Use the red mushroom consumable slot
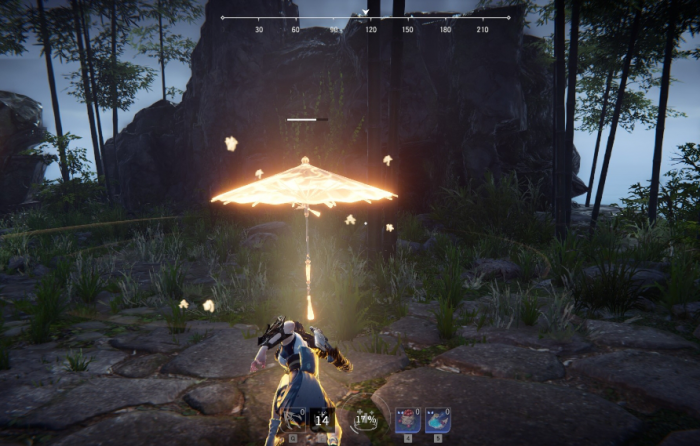The width and height of the screenshot is (700, 446). [407, 420]
